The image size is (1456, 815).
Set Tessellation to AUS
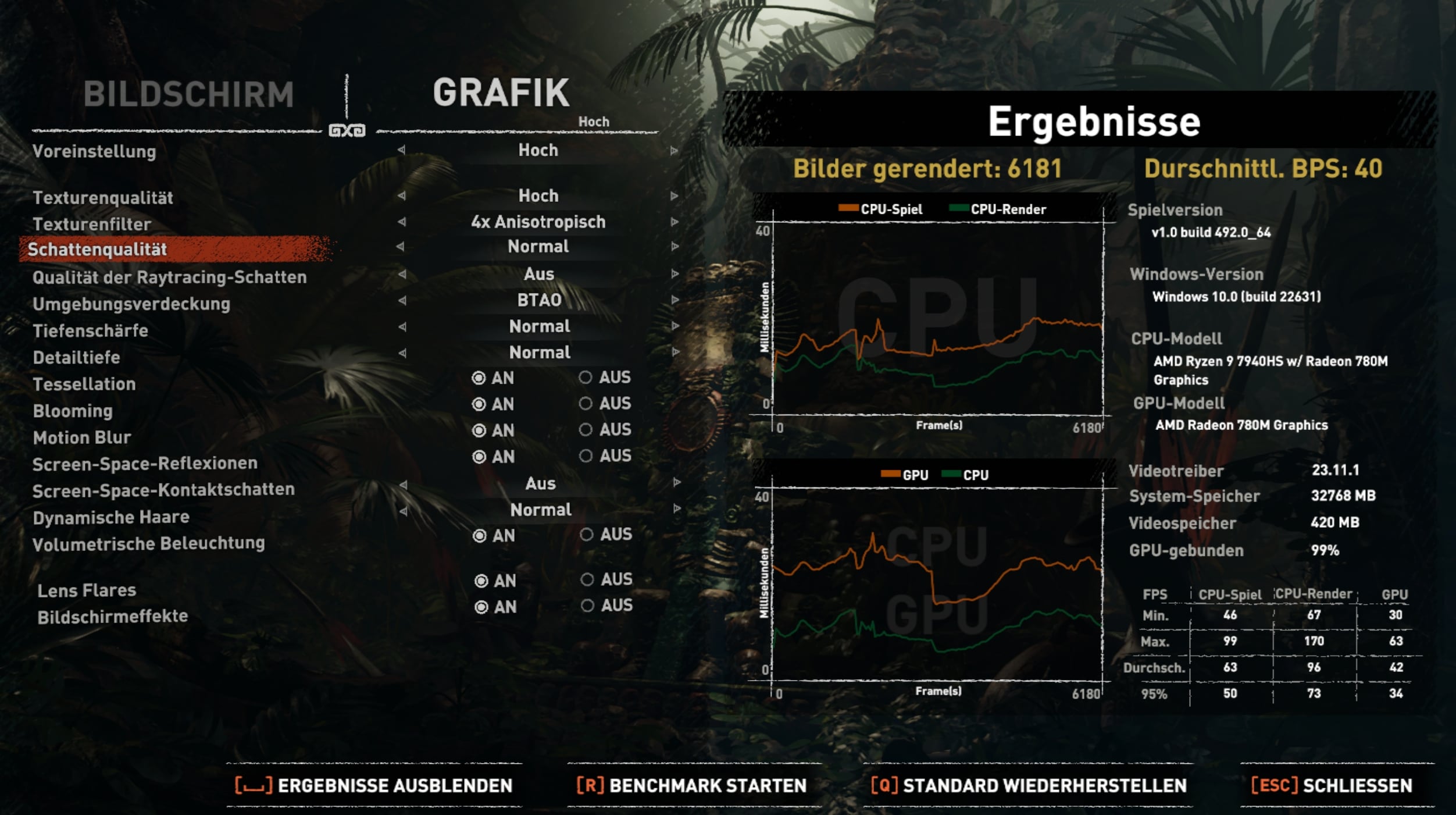coord(586,378)
